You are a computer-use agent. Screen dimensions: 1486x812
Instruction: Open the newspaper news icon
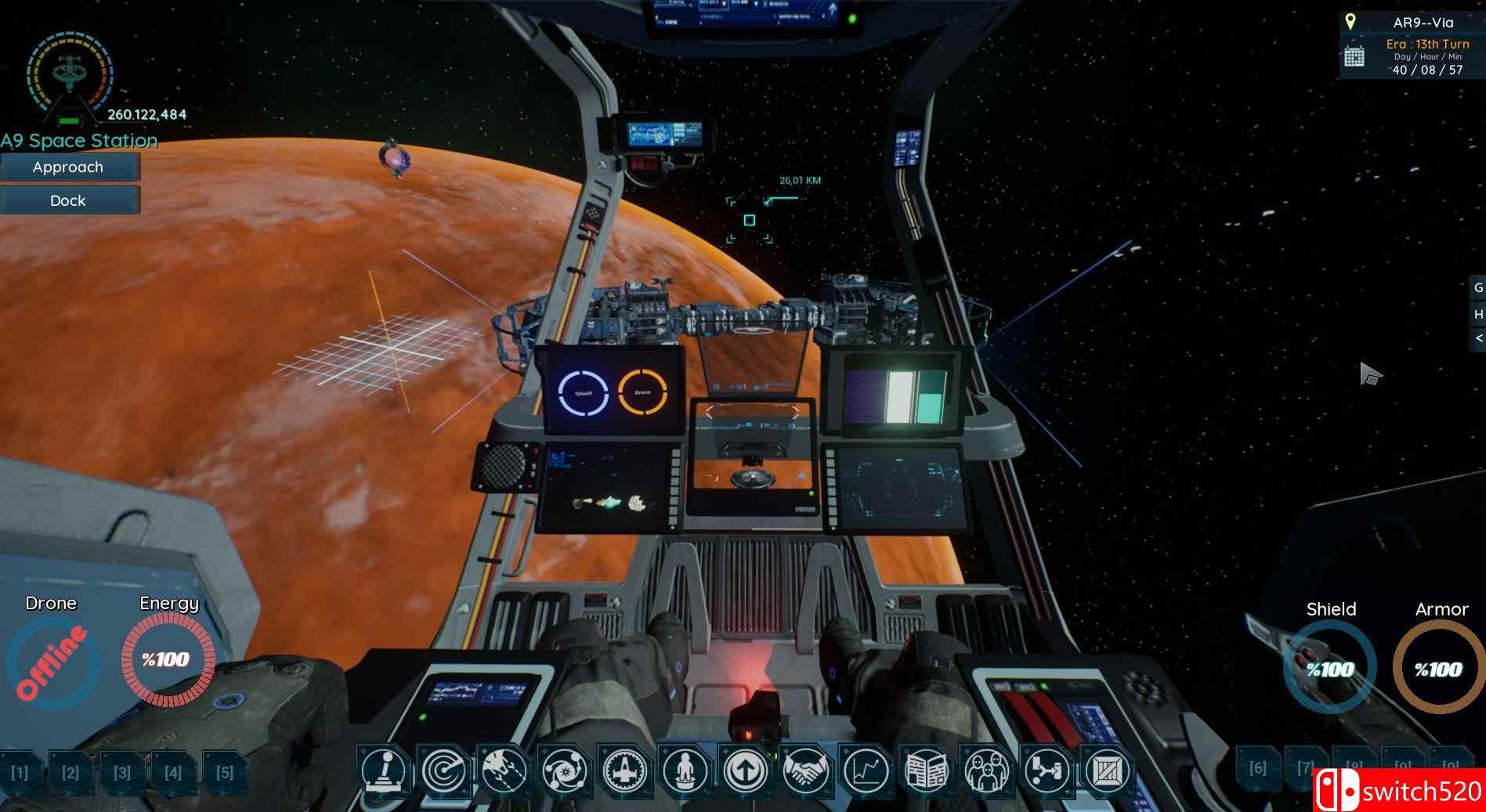[x=926, y=770]
